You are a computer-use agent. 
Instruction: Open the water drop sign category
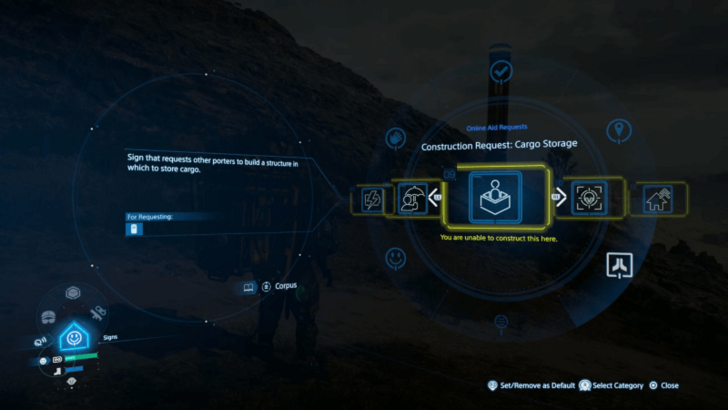pos(395,135)
